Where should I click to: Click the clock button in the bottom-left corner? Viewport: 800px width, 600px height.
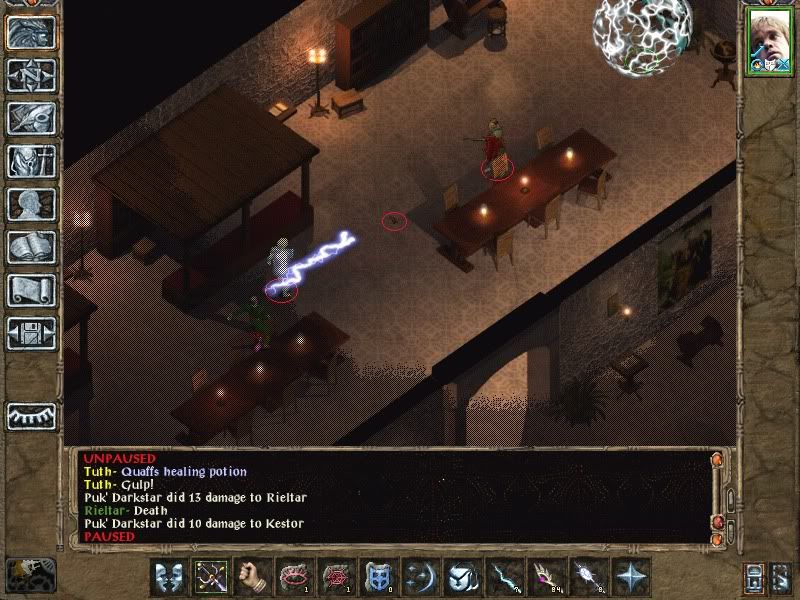click(28, 574)
